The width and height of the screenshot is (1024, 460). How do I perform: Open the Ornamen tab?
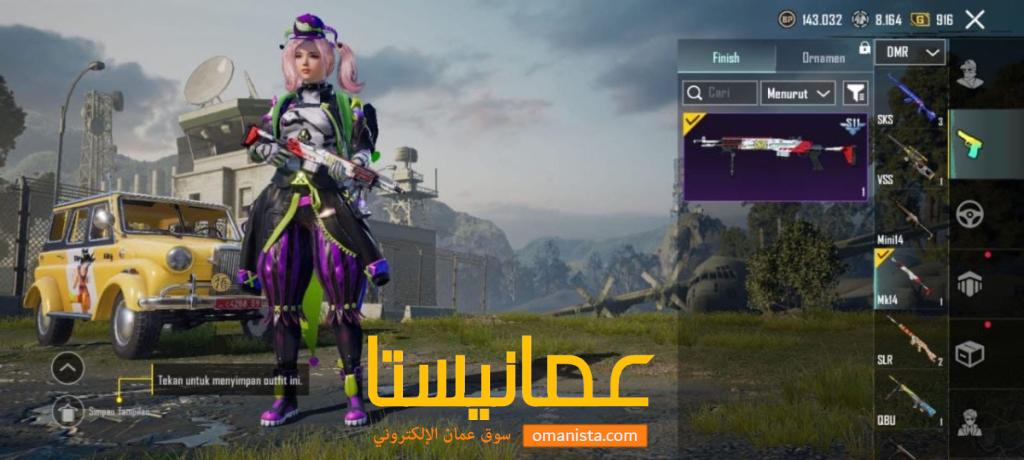pos(824,57)
